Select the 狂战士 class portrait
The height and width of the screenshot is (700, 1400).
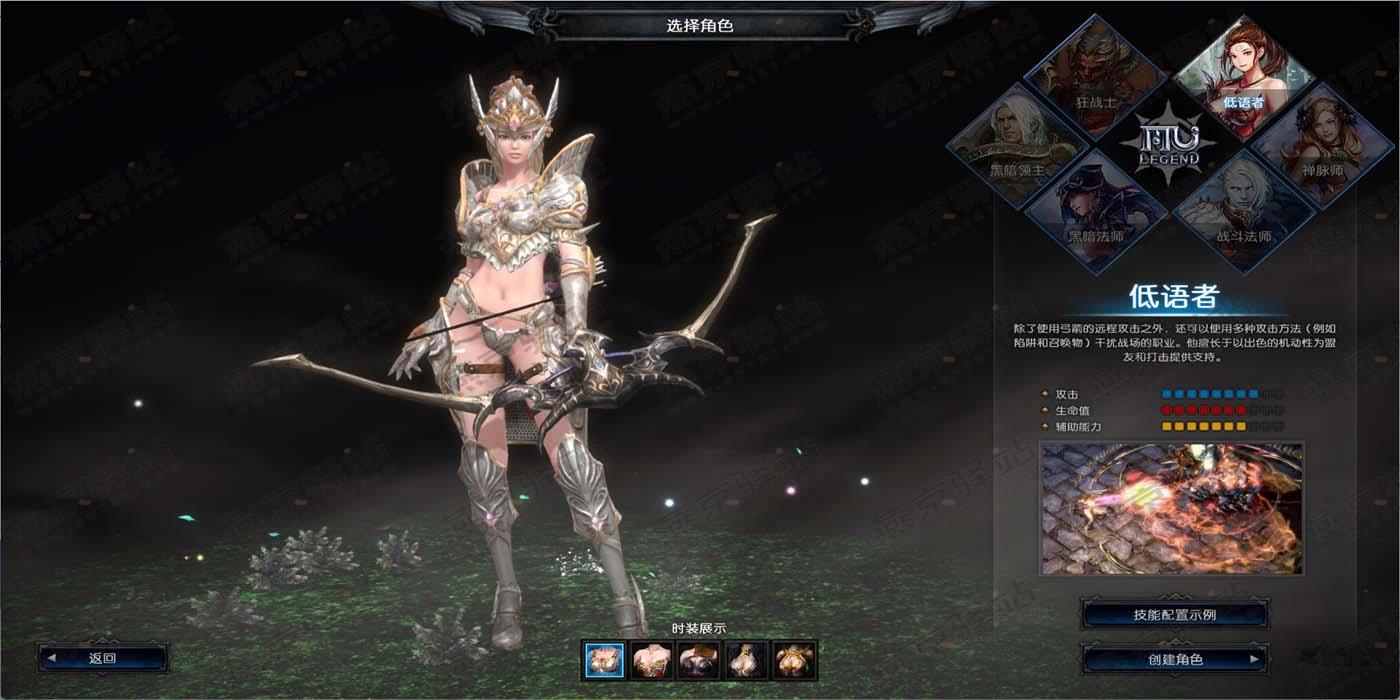click(1096, 78)
